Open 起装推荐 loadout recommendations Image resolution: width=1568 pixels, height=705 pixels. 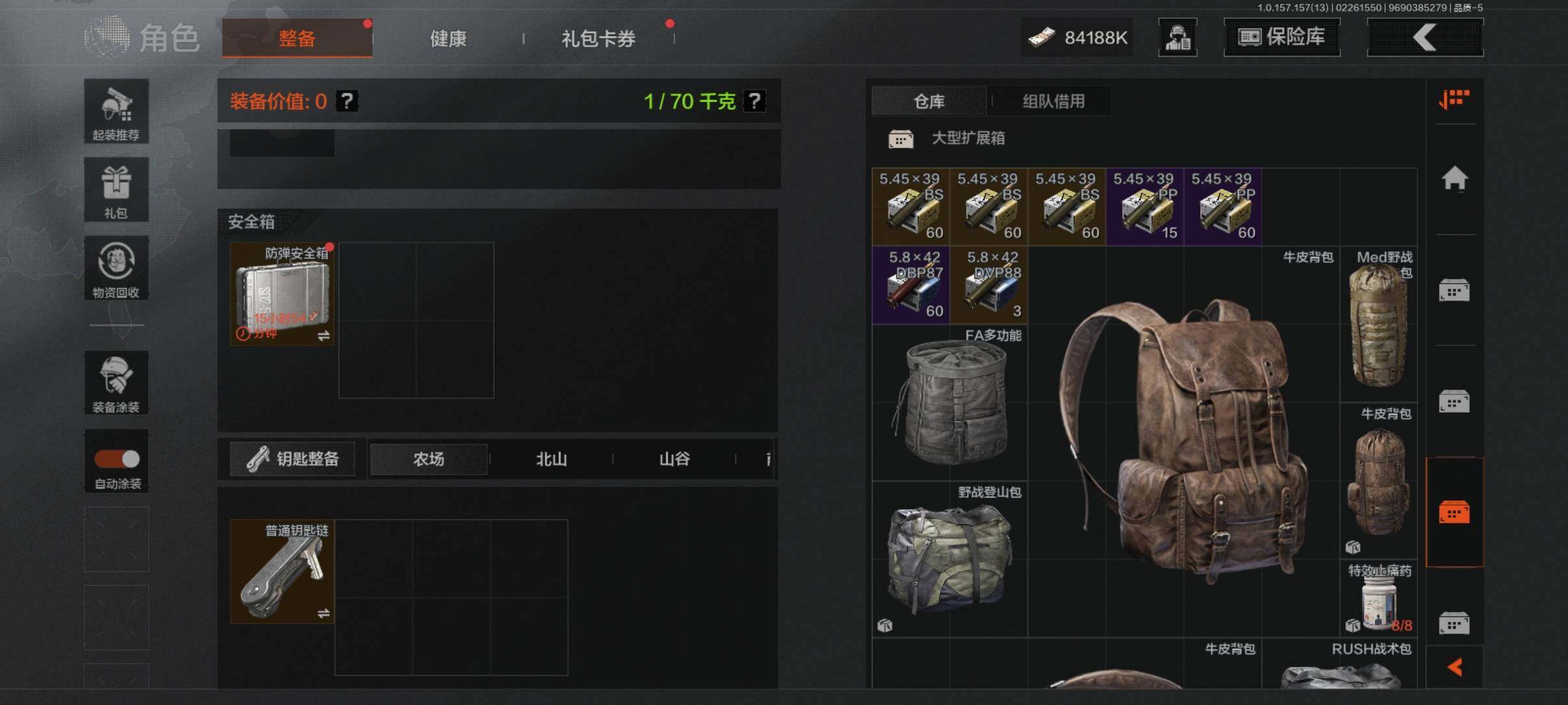point(116,111)
